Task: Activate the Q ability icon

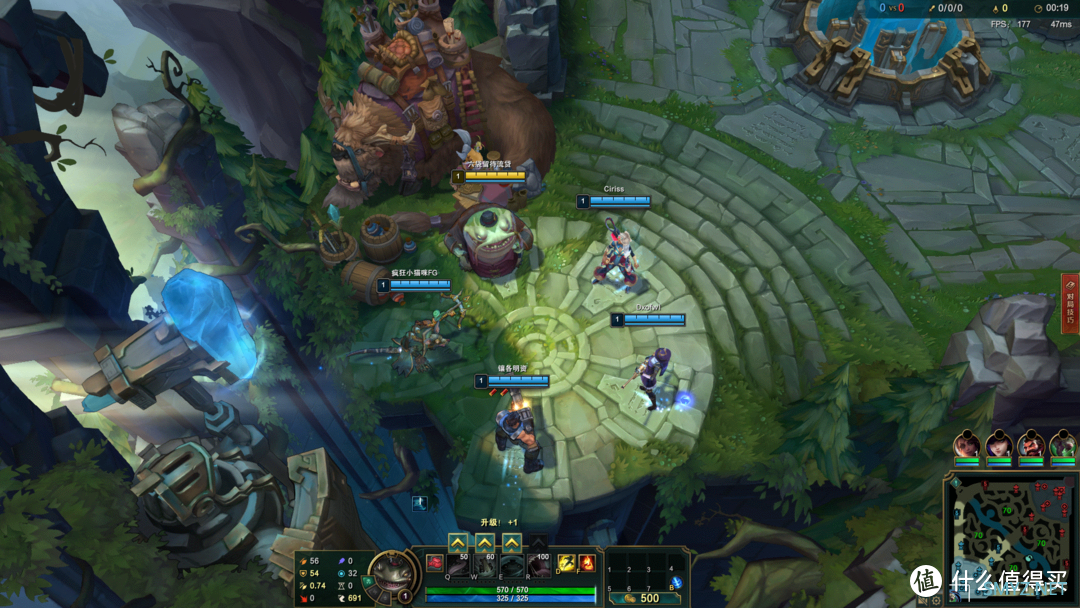Action: (460, 567)
